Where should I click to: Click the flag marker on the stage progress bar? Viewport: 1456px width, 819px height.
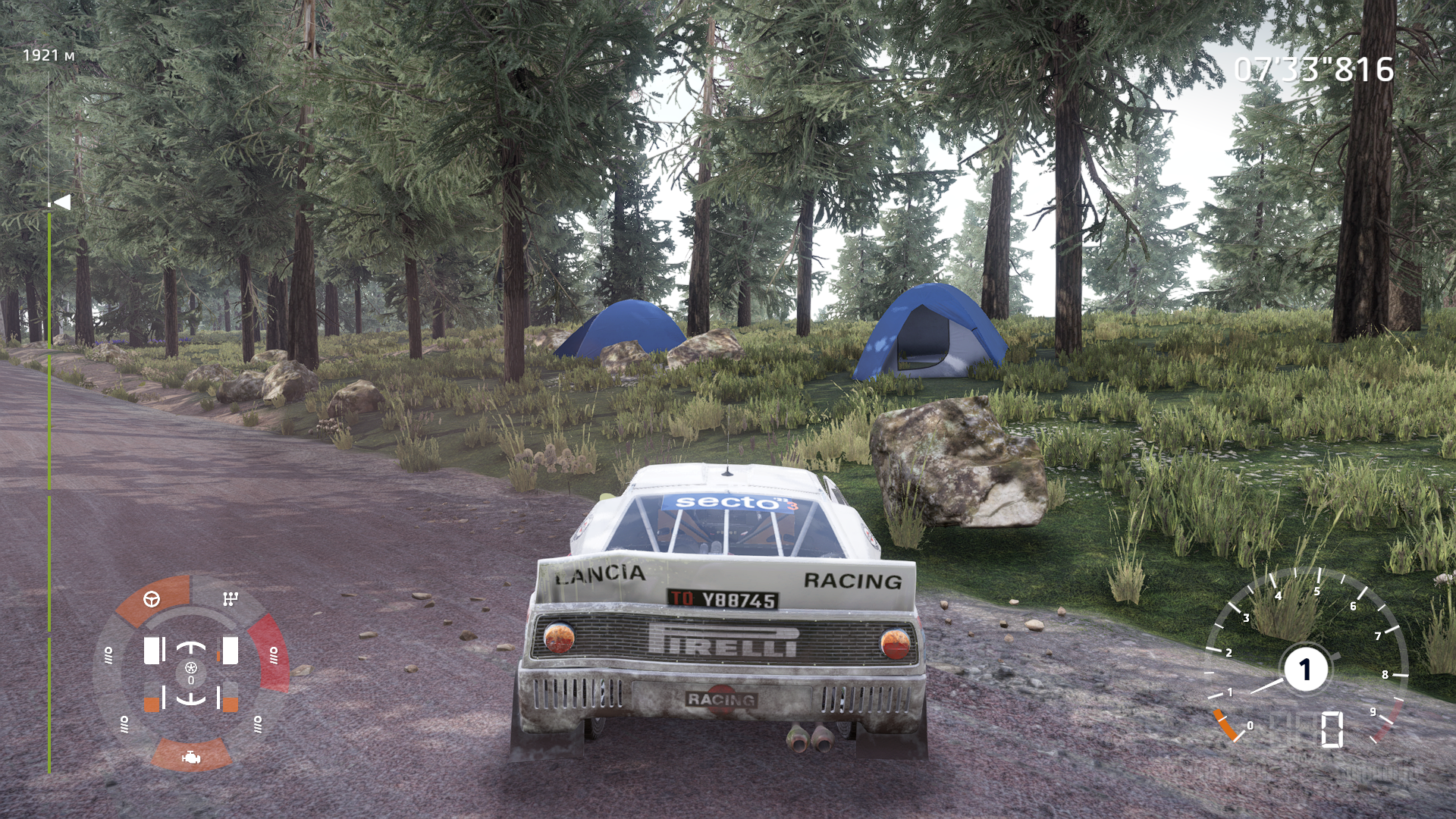62,202
